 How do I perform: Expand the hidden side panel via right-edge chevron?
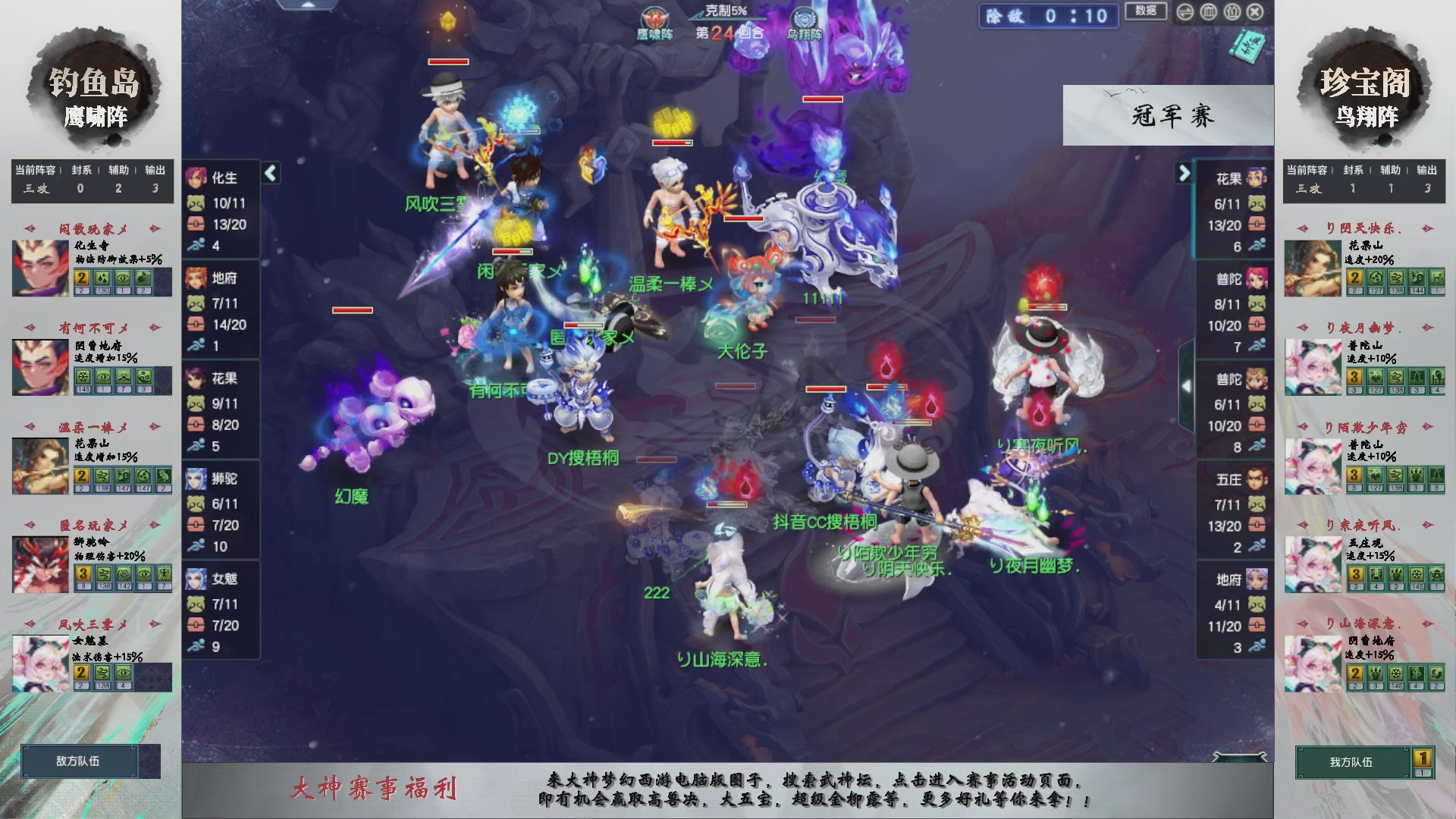click(1187, 385)
